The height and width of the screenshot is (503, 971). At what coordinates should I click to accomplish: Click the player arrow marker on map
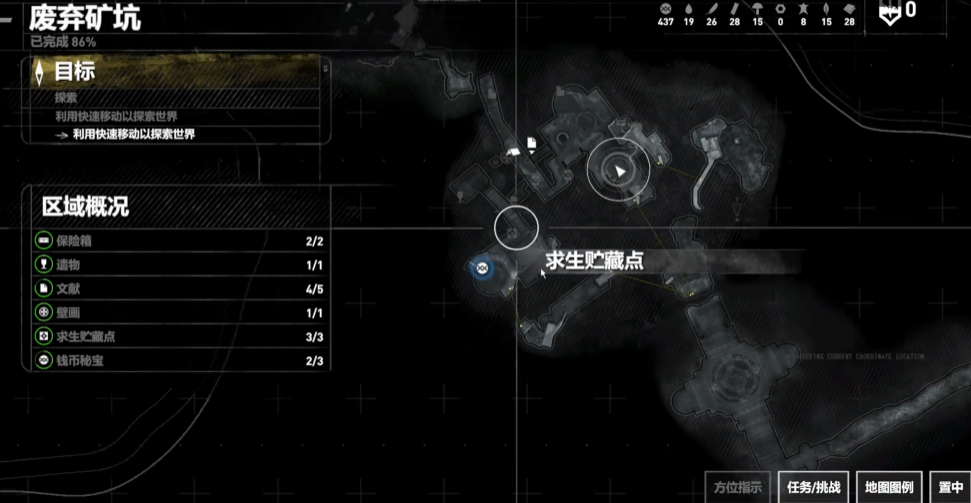pos(619,171)
